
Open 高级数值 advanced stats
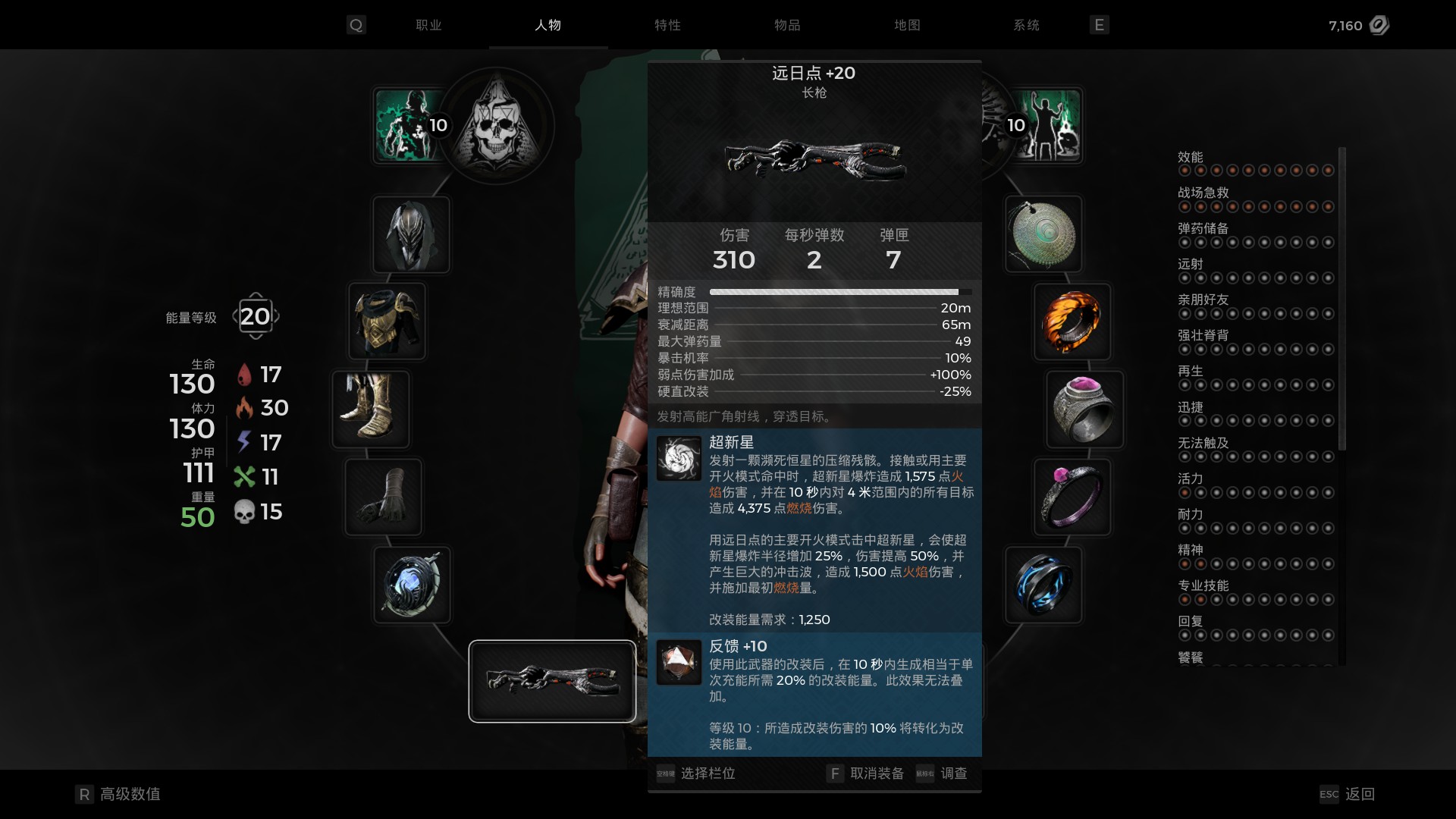tap(130, 794)
